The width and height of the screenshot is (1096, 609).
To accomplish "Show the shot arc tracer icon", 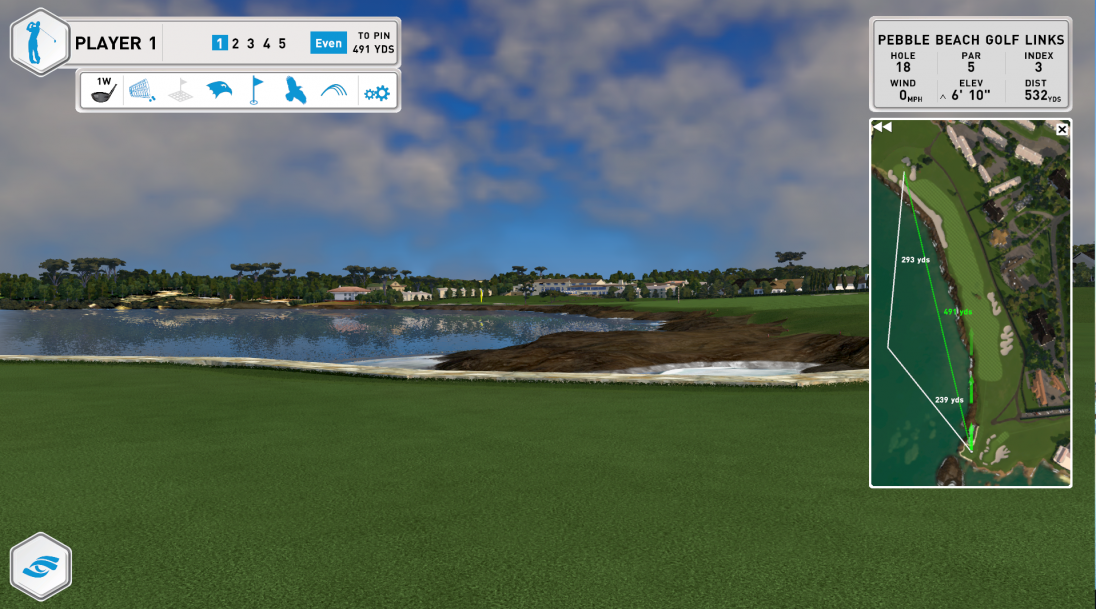I will (333, 92).
